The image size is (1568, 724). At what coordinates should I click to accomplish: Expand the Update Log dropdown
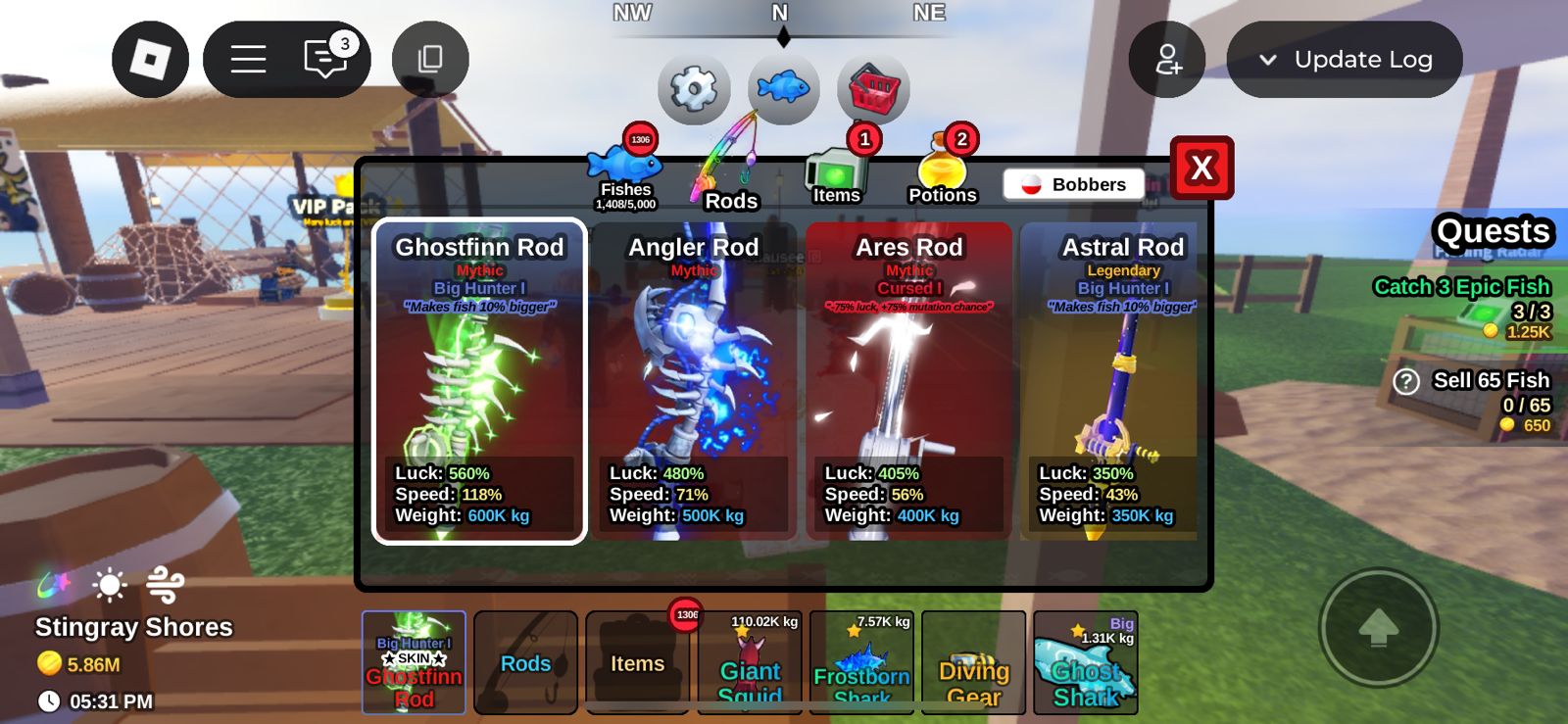tap(1345, 59)
